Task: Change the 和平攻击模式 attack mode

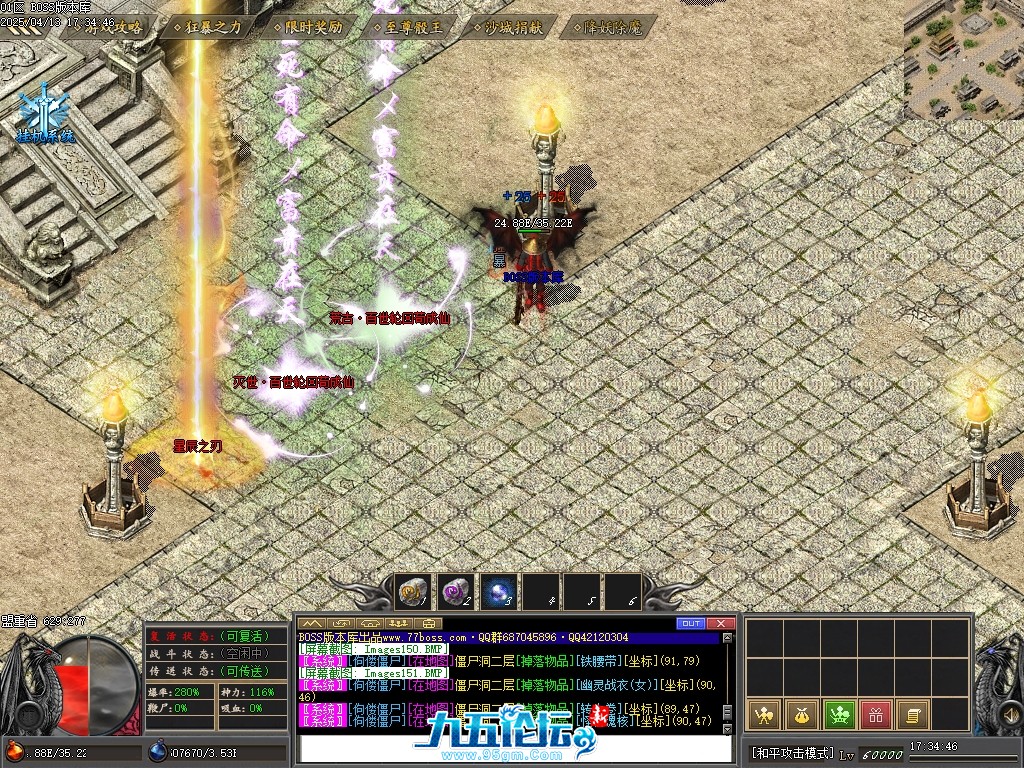Action: (x=793, y=752)
